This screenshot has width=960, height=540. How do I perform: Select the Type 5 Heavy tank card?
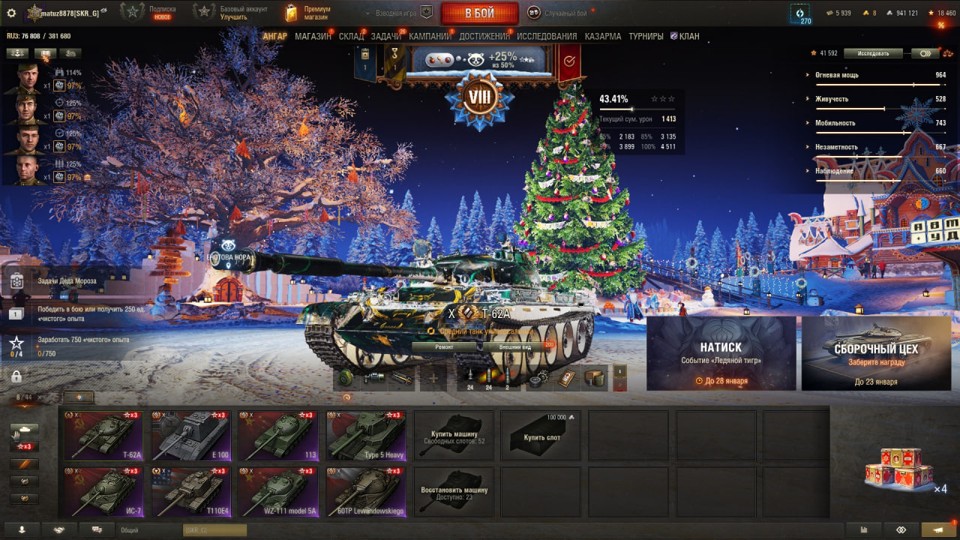[x=365, y=435]
